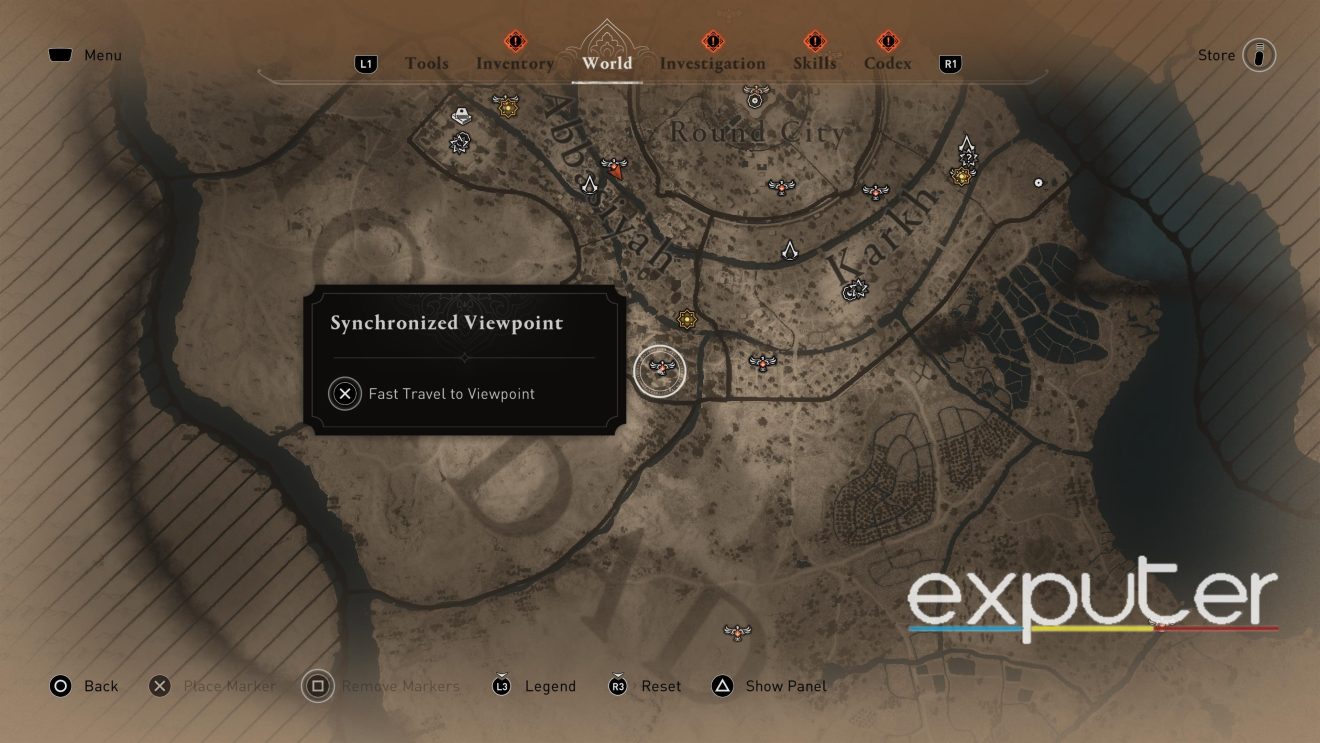The height and width of the screenshot is (743, 1320).
Task: Select the golden viewpoint icon near Abbasiyah's top
Action: pyautogui.click(x=507, y=106)
